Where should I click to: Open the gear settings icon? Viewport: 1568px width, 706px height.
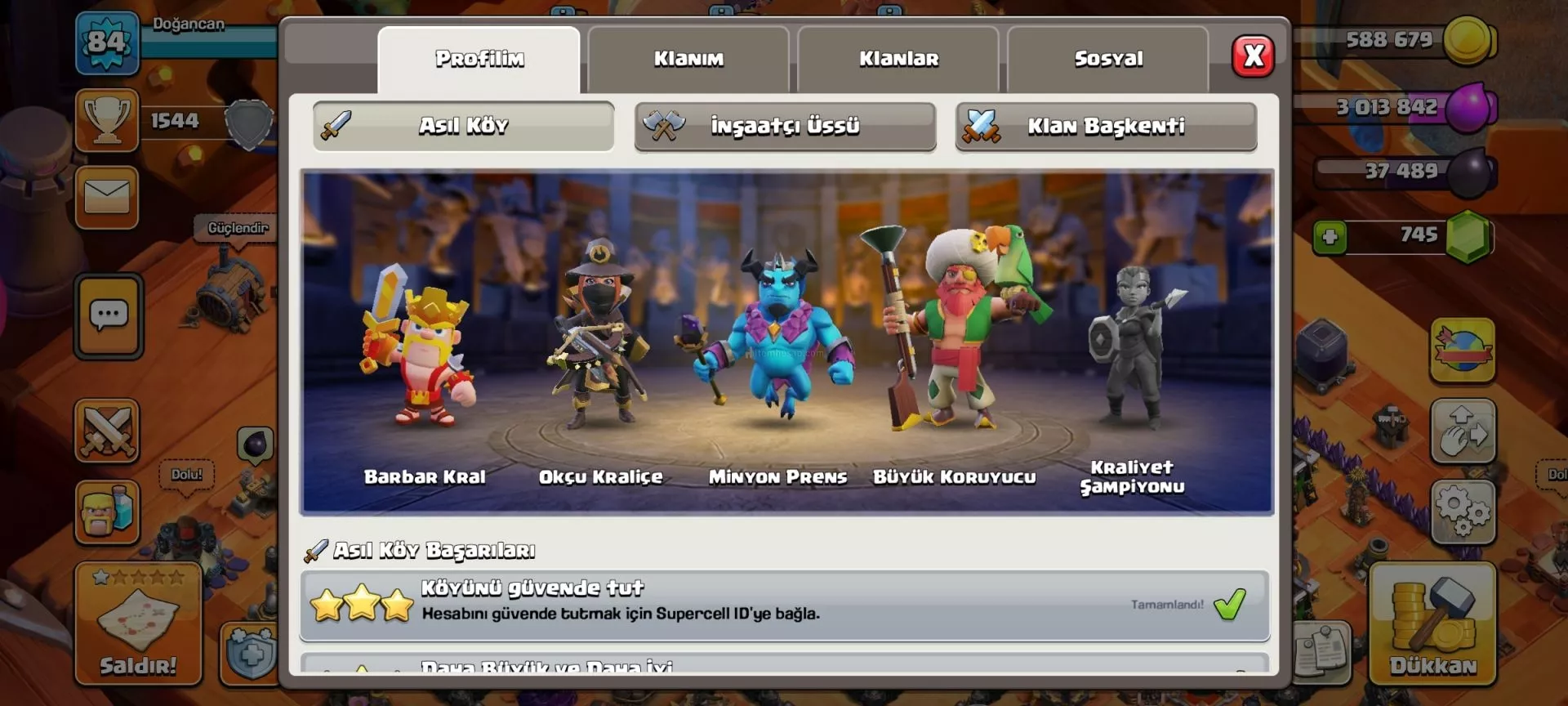click(1463, 512)
